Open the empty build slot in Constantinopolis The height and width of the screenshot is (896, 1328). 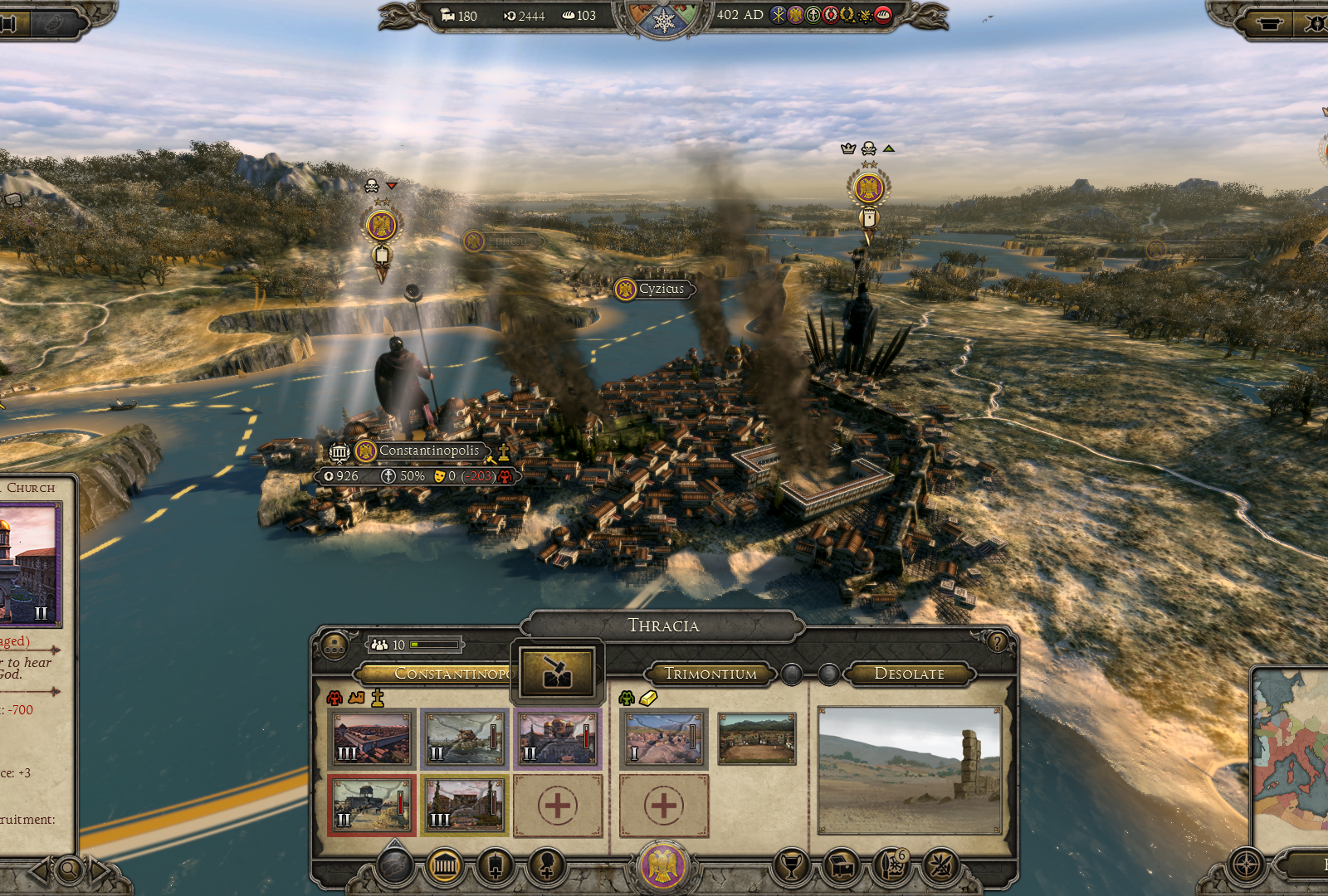(x=557, y=805)
